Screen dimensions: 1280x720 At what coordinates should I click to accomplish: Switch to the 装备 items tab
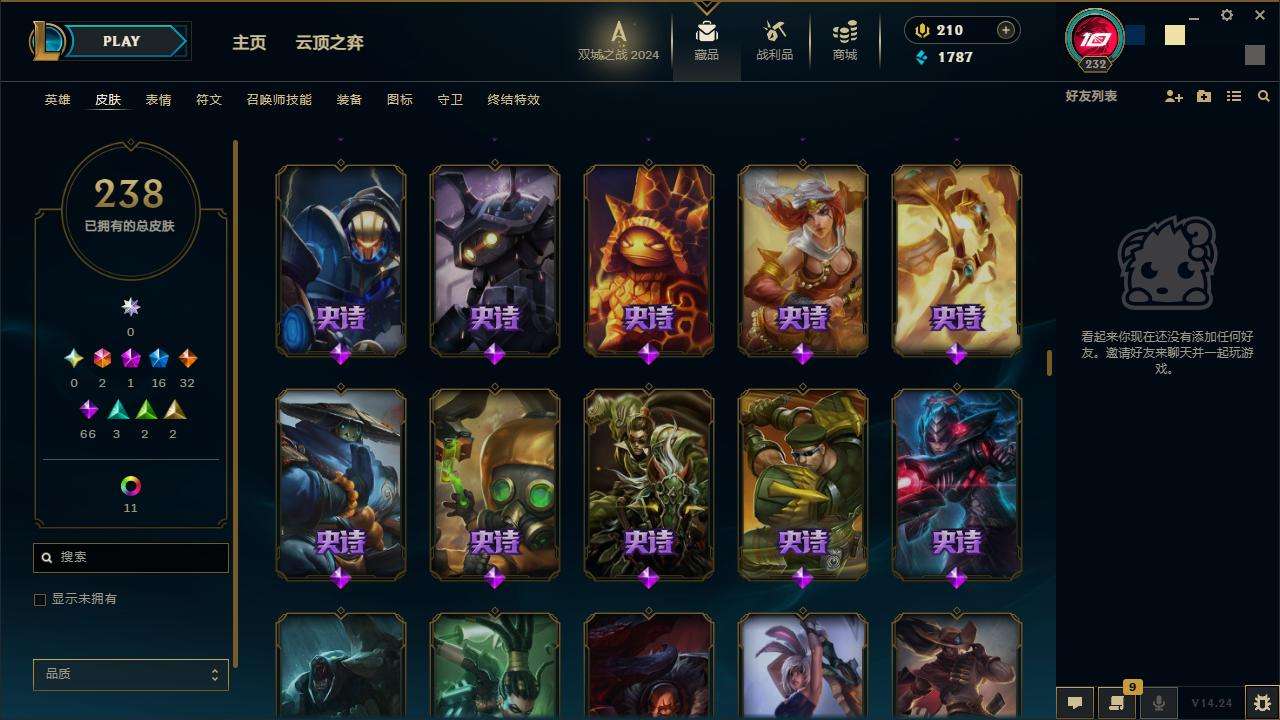pyautogui.click(x=349, y=100)
